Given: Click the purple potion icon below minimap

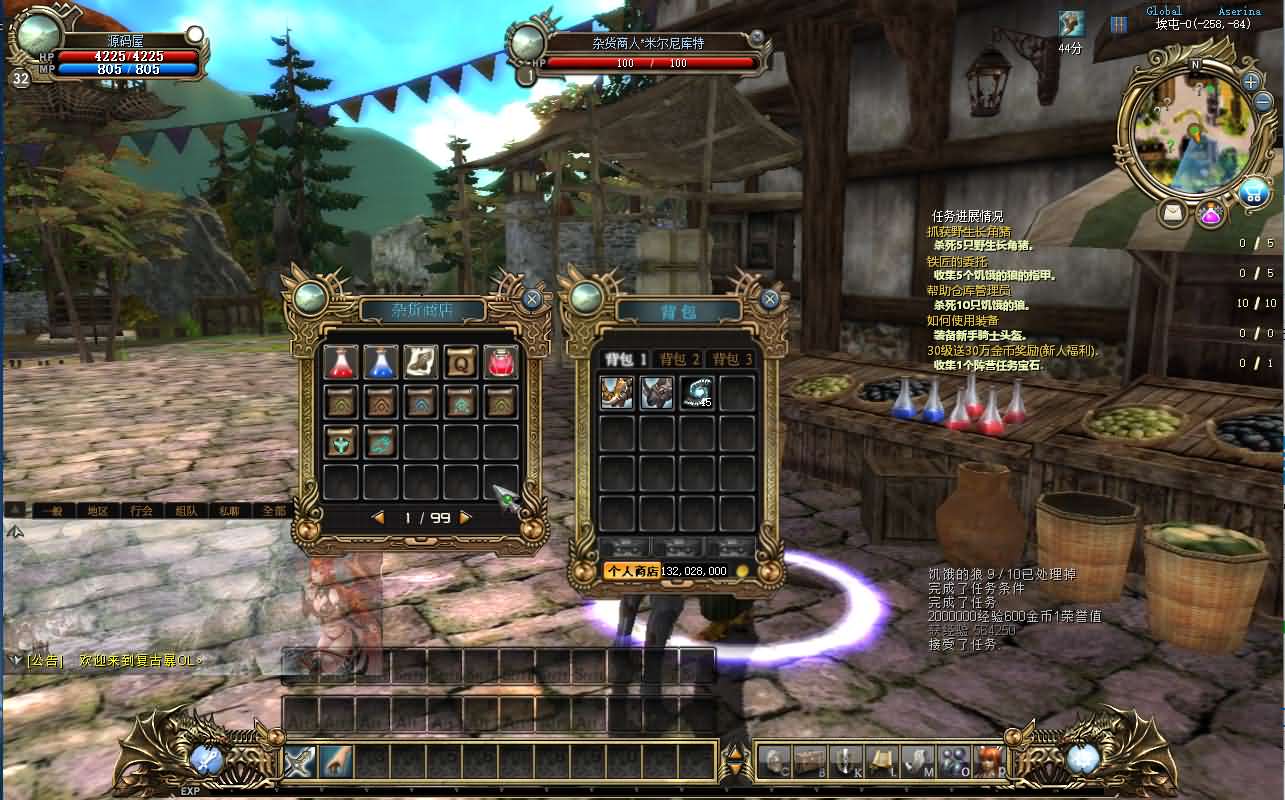Looking at the screenshot, I should click(1210, 213).
